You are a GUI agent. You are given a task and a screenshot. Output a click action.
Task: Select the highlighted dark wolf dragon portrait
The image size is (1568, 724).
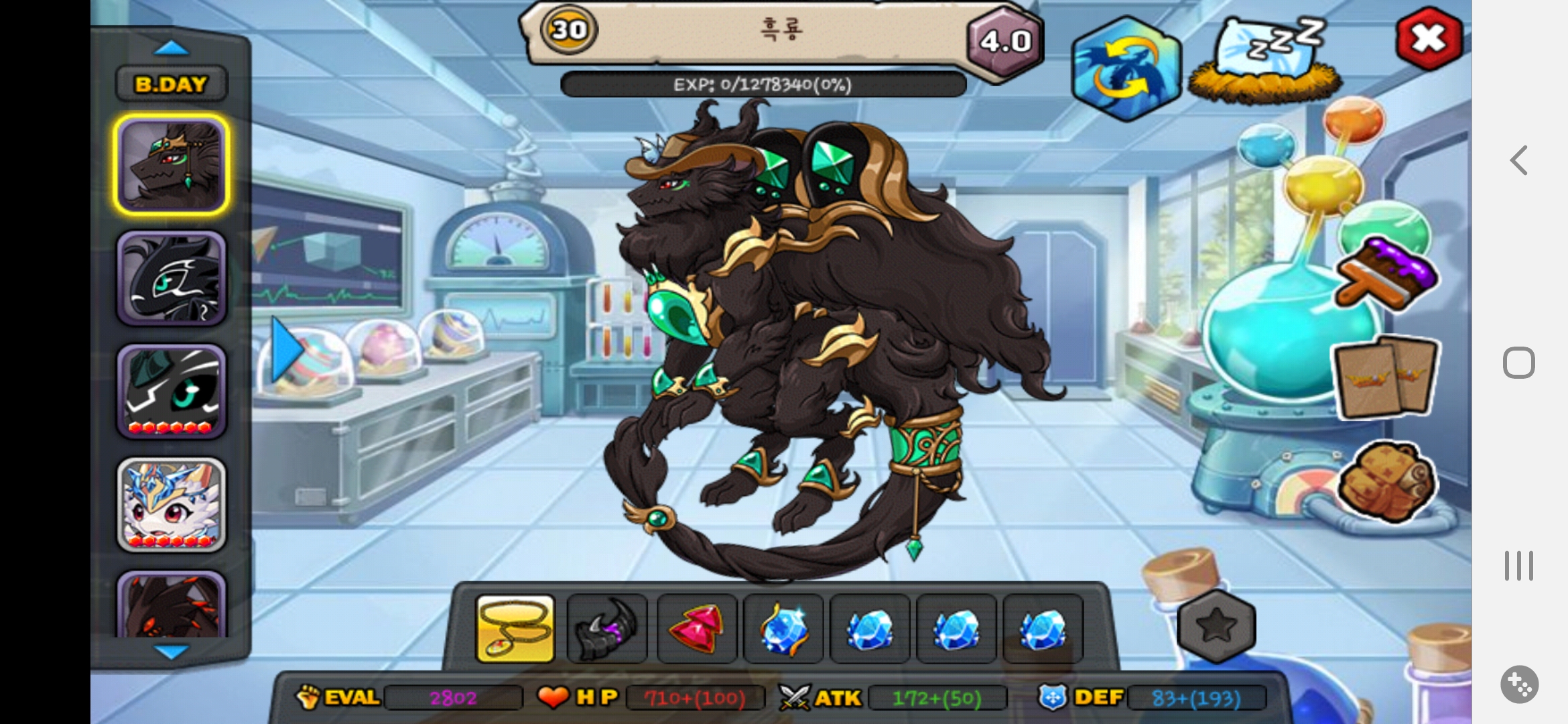[172, 165]
